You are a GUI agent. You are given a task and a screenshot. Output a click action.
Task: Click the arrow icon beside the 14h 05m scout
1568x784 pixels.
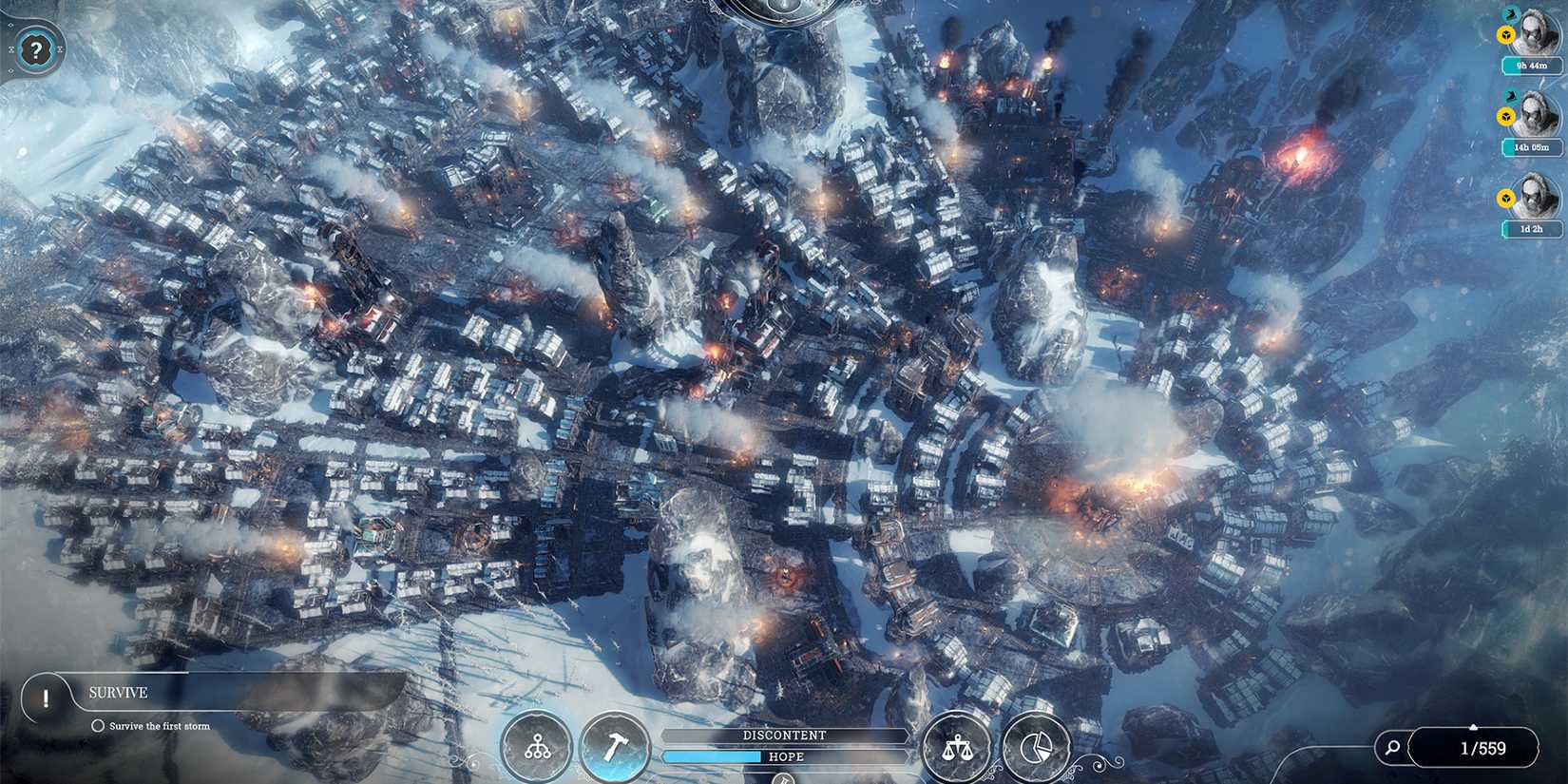pyautogui.click(x=1510, y=96)
